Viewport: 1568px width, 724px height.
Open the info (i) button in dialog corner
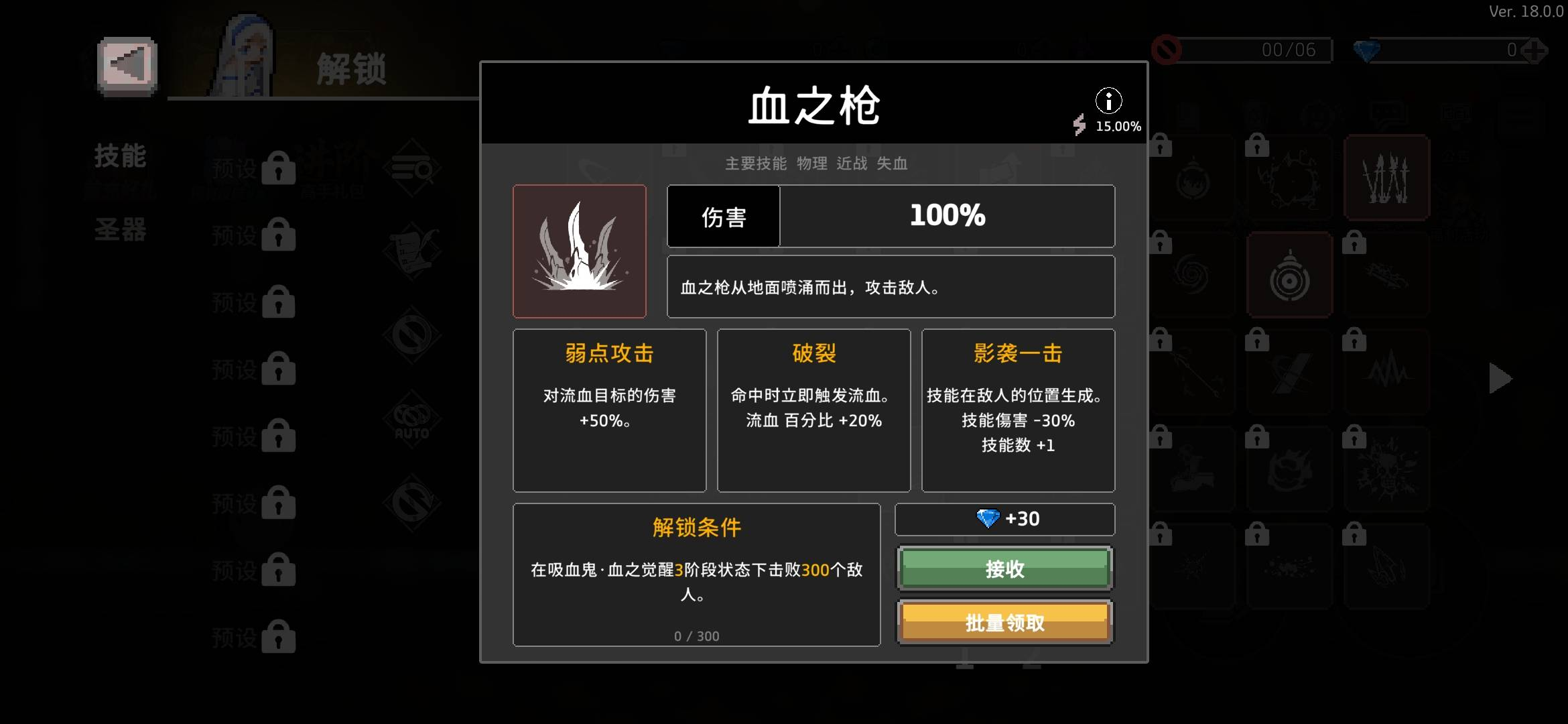pyautogui.click(x=1109, y=101)
